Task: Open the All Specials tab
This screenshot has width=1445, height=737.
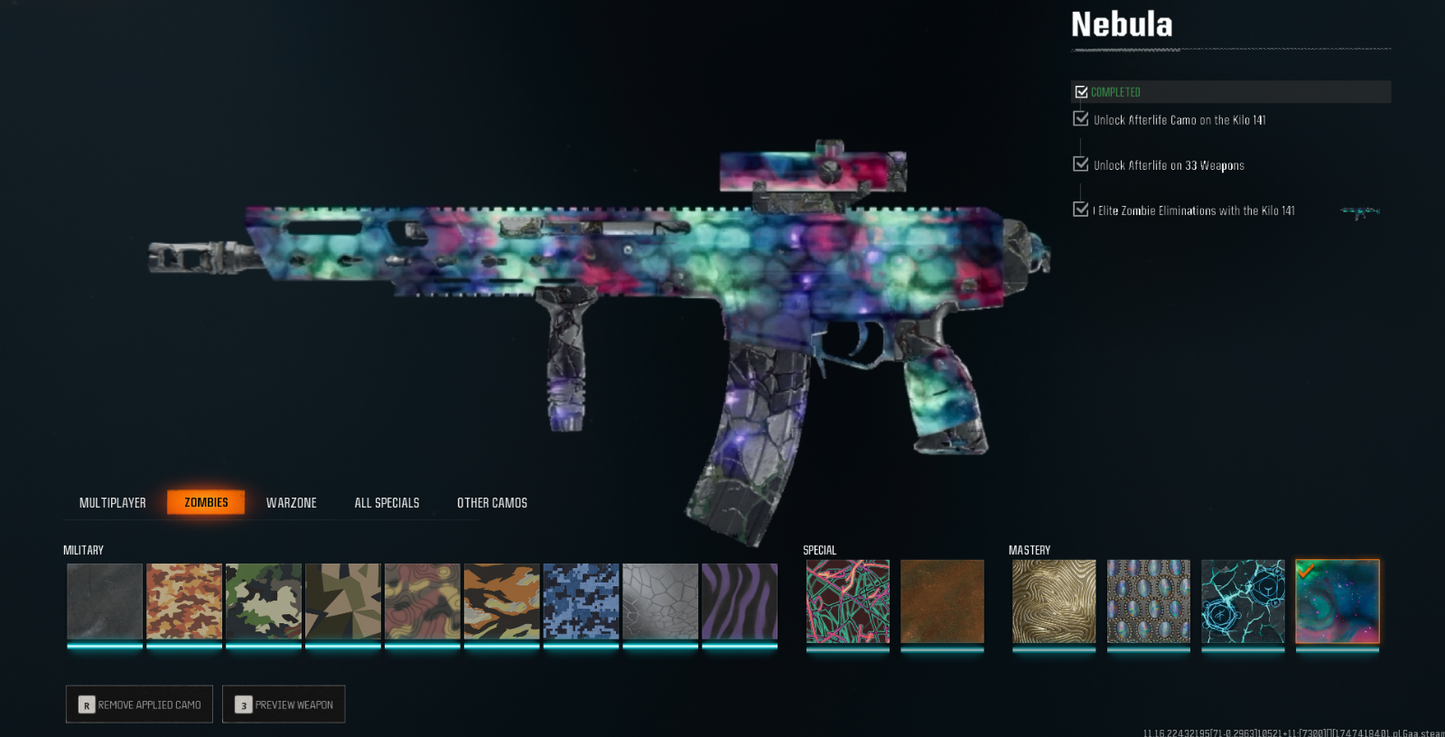Action: click(x=386, y=502)
